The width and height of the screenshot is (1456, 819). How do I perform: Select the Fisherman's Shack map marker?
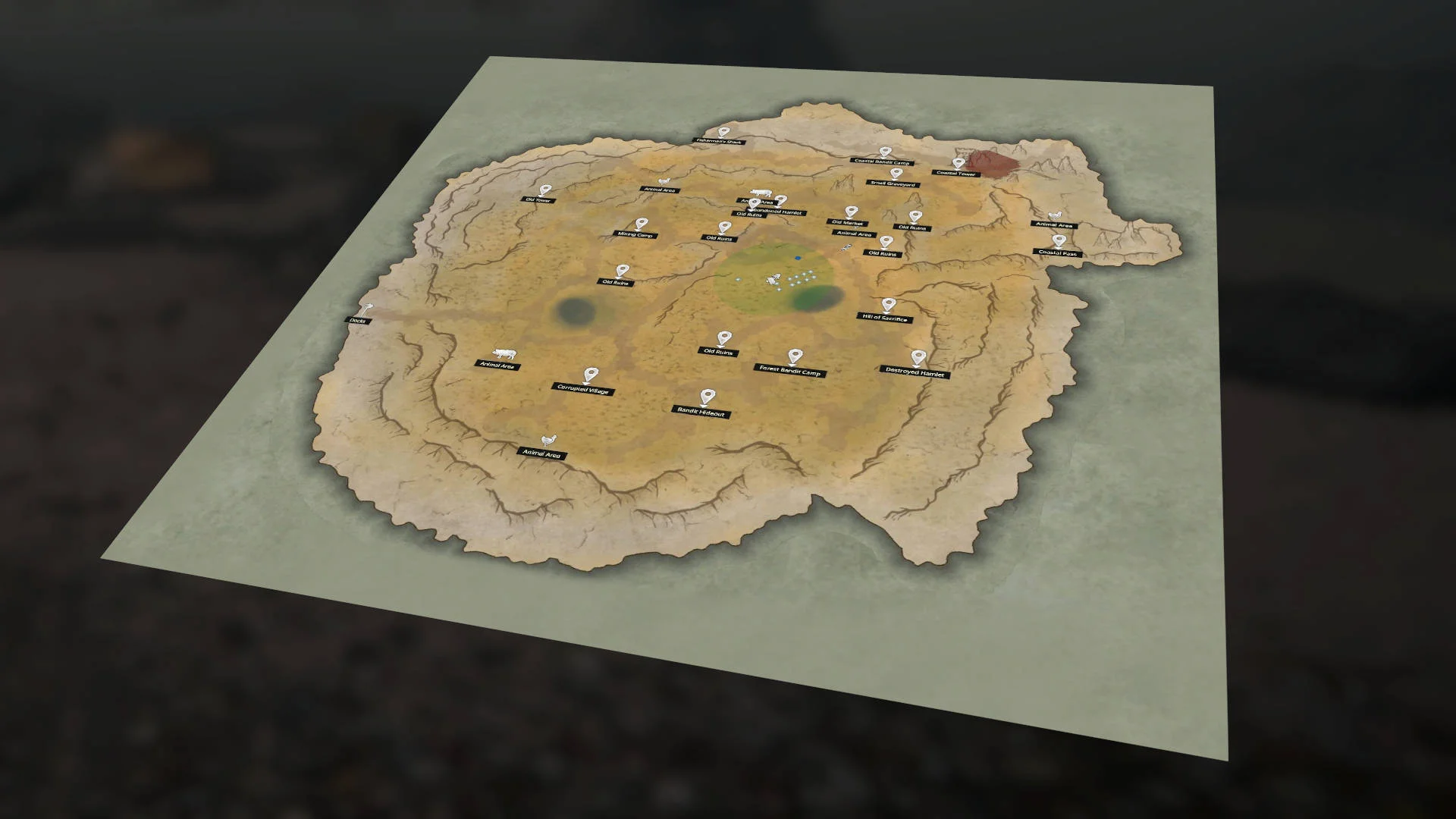[x=721, y=133]
